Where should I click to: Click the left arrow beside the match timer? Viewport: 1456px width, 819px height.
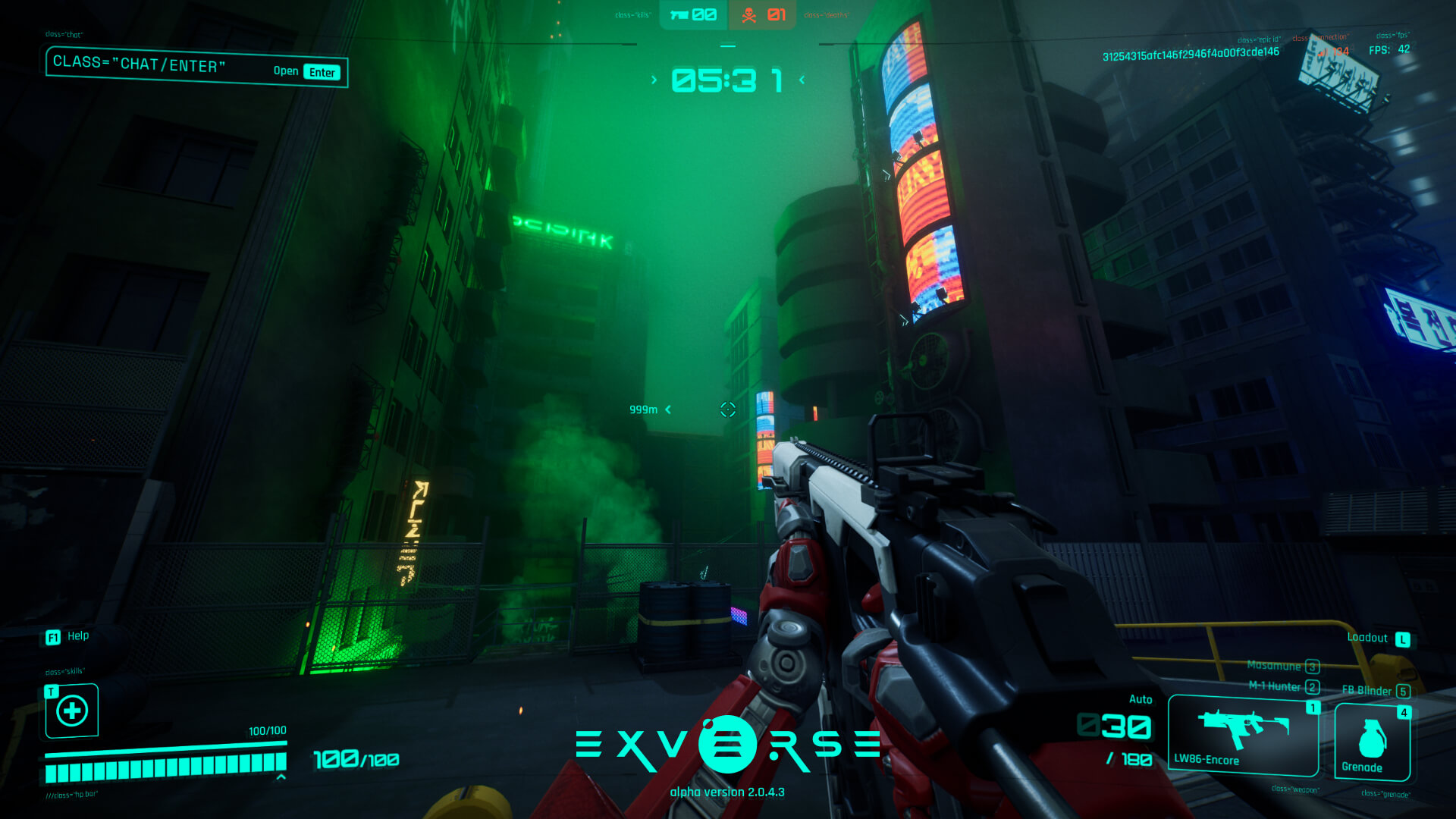click(x=654, y=79)
